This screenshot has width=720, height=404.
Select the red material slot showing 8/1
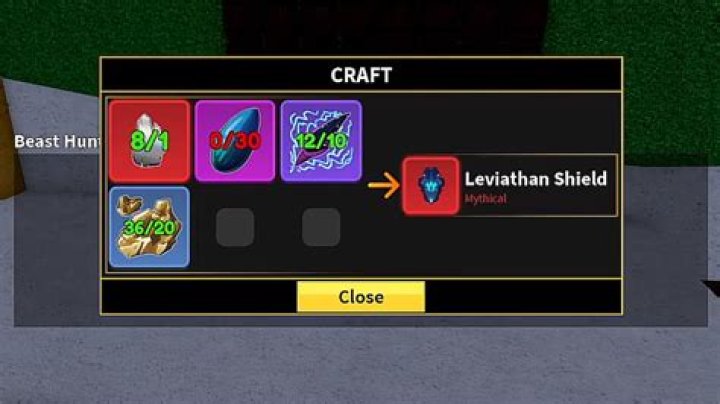[149, 141]
